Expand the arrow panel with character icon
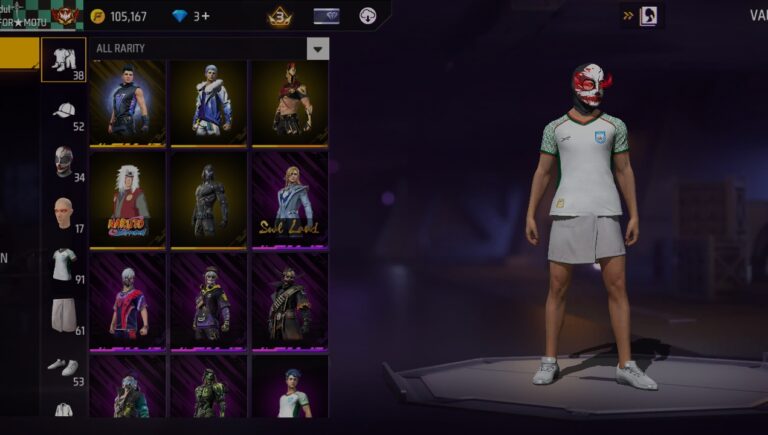The image size is (768, 435). tap(641, 16)
